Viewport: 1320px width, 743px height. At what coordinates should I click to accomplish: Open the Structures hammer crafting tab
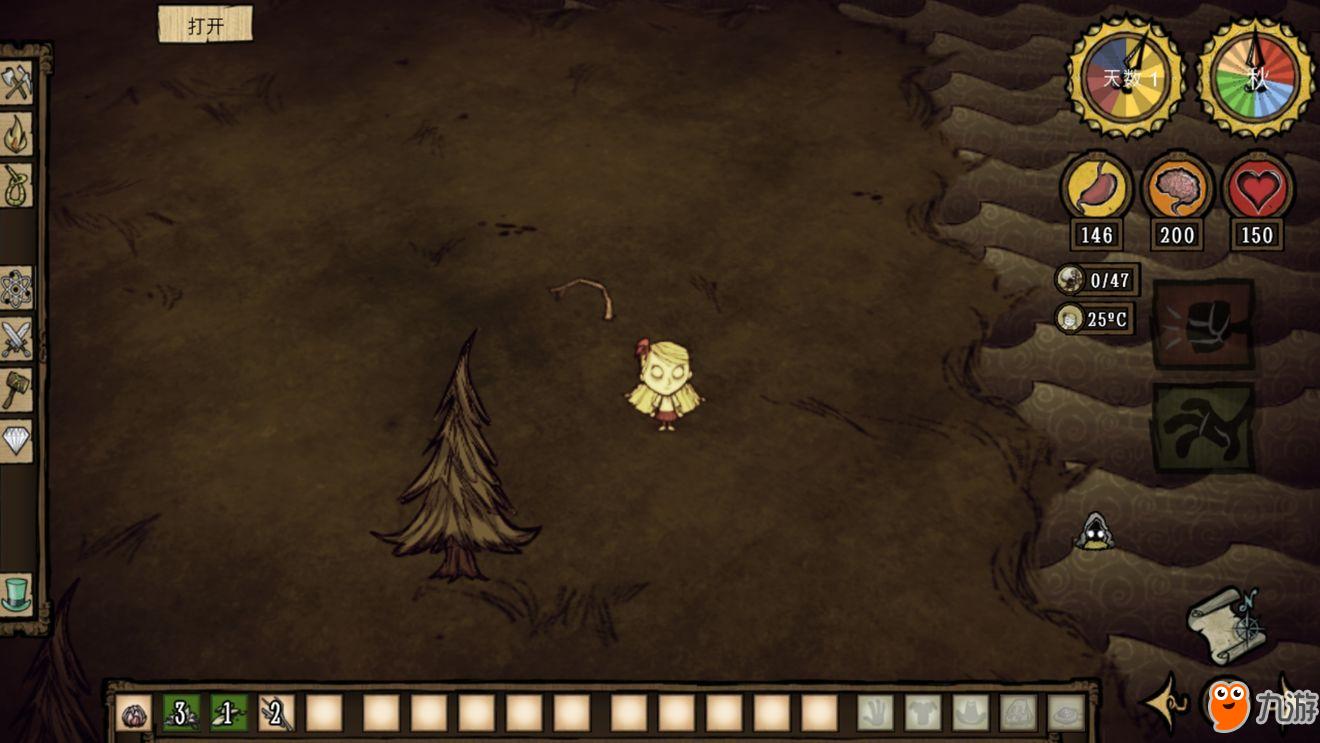[x=17, y=390]
